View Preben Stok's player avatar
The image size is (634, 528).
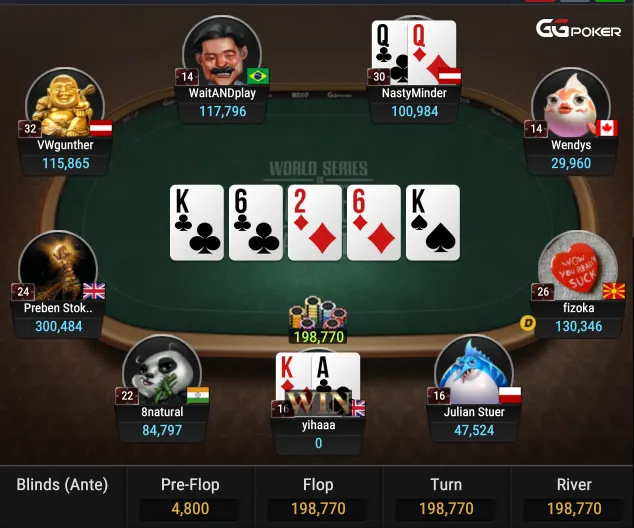(58, 268)
